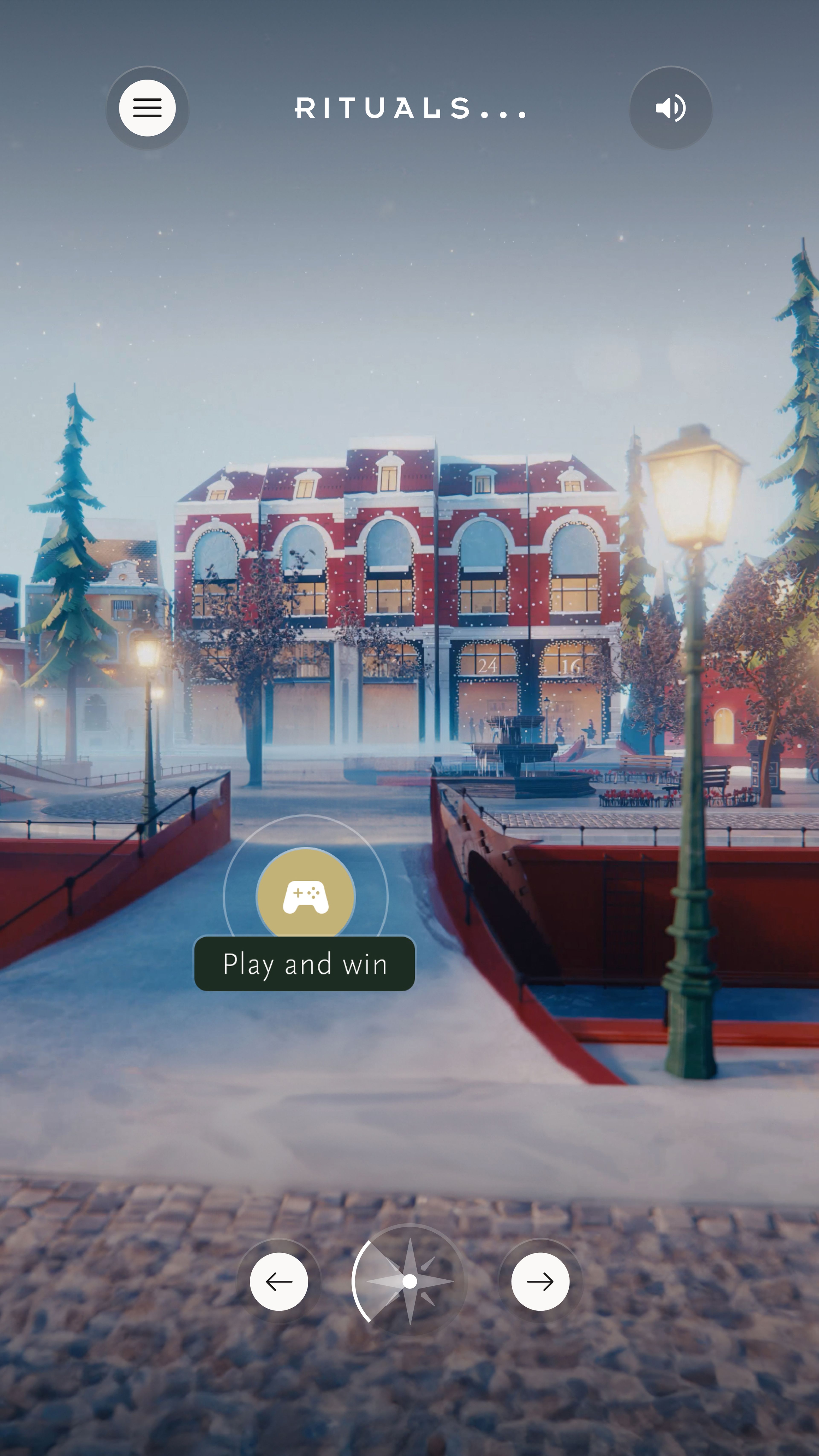Choose the Play and win label

[305, 964]
